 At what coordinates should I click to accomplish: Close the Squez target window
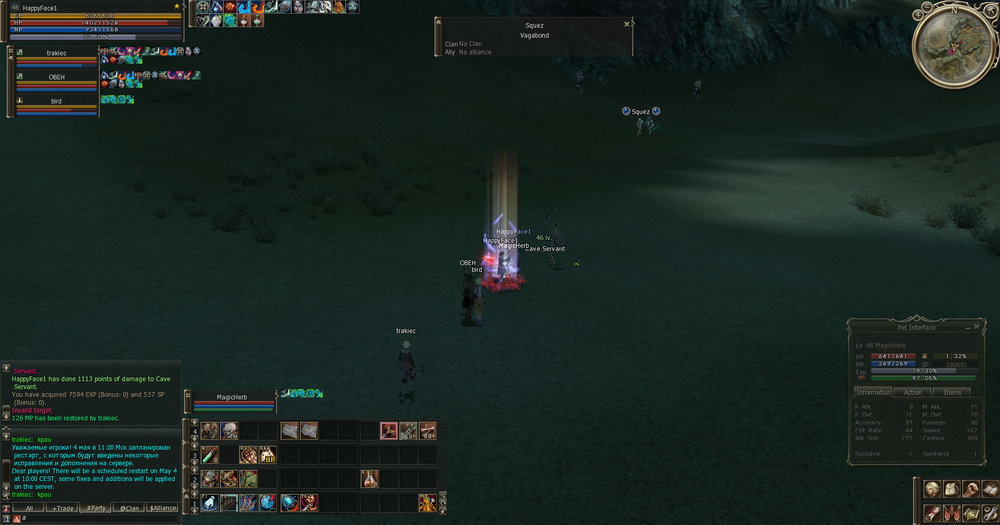click(627, 24)
